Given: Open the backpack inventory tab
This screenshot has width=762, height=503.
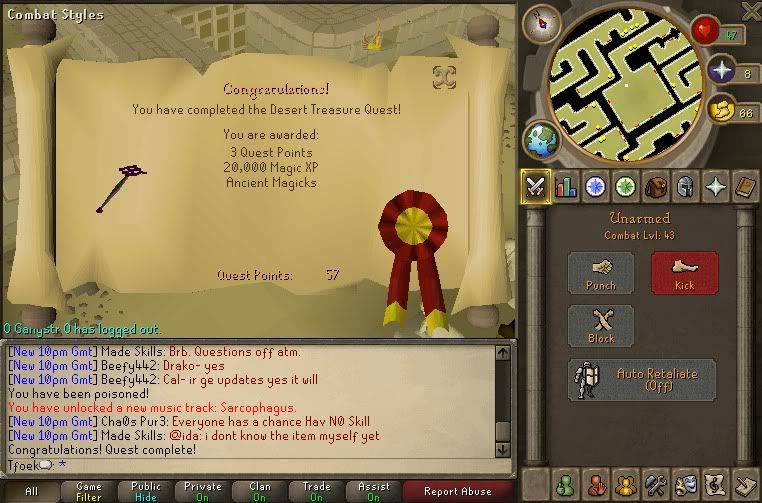Looking at the screenshot, I should click(656, 186).
